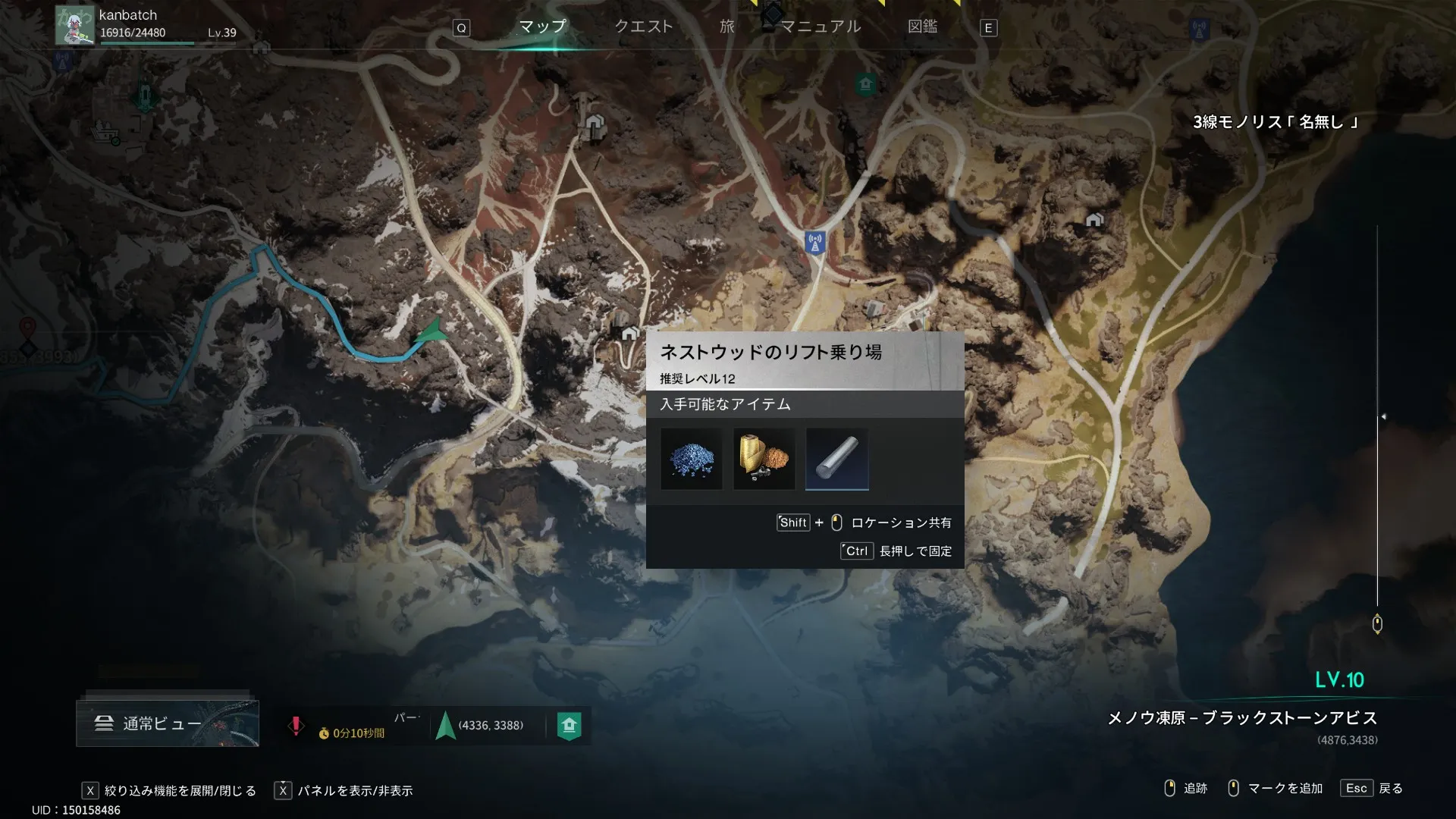This screenshot has height=819, width=1456.
Task: Select the green player arrow on the map
Action: click(431, 332)
